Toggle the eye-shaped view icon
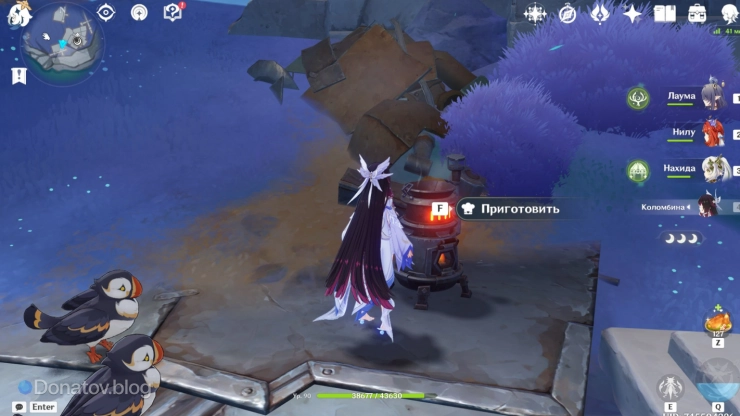Image resolution: width=740 pixels, height=416 pixels. (106, 12)
